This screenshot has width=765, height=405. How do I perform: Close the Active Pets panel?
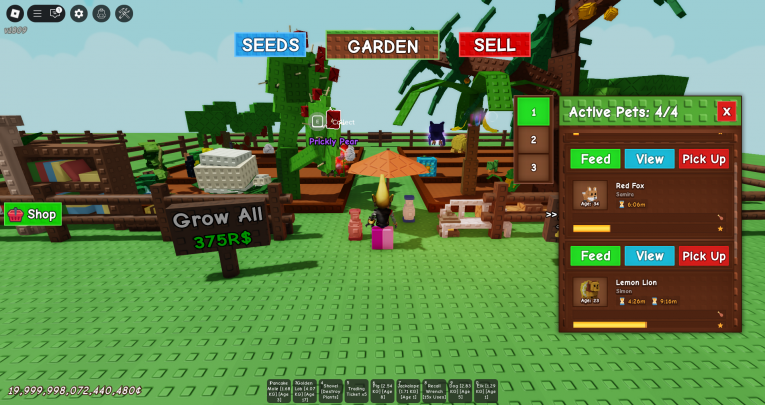coord(727,111)
